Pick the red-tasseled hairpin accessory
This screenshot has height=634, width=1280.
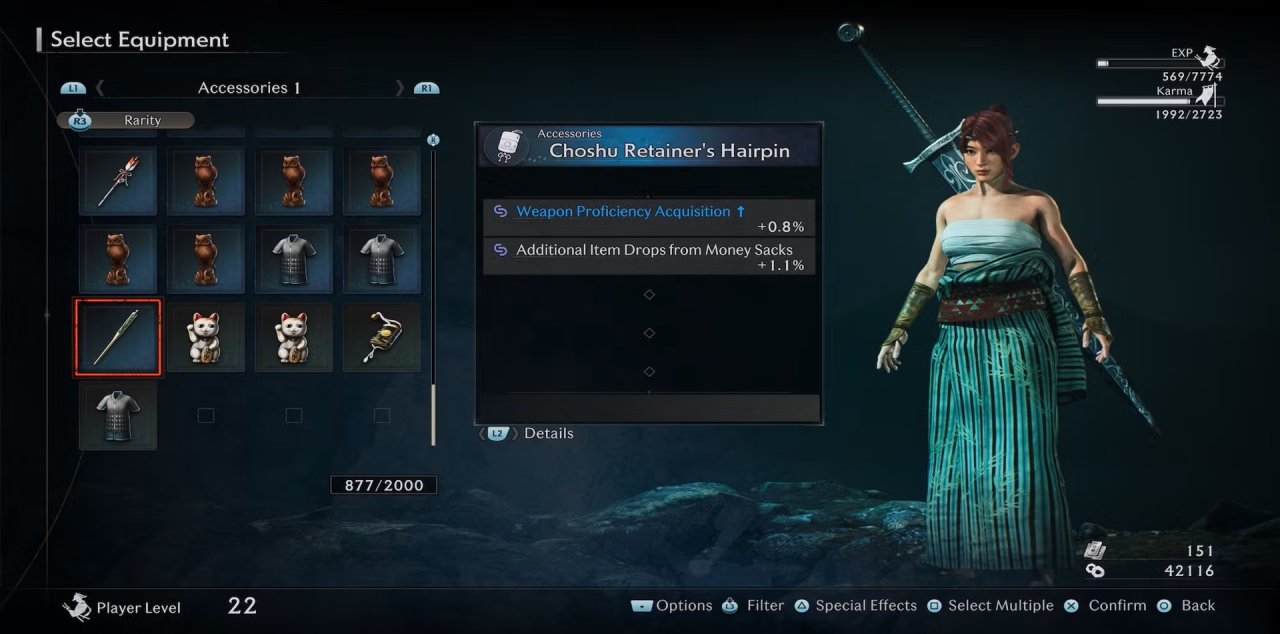pos(118,181)
